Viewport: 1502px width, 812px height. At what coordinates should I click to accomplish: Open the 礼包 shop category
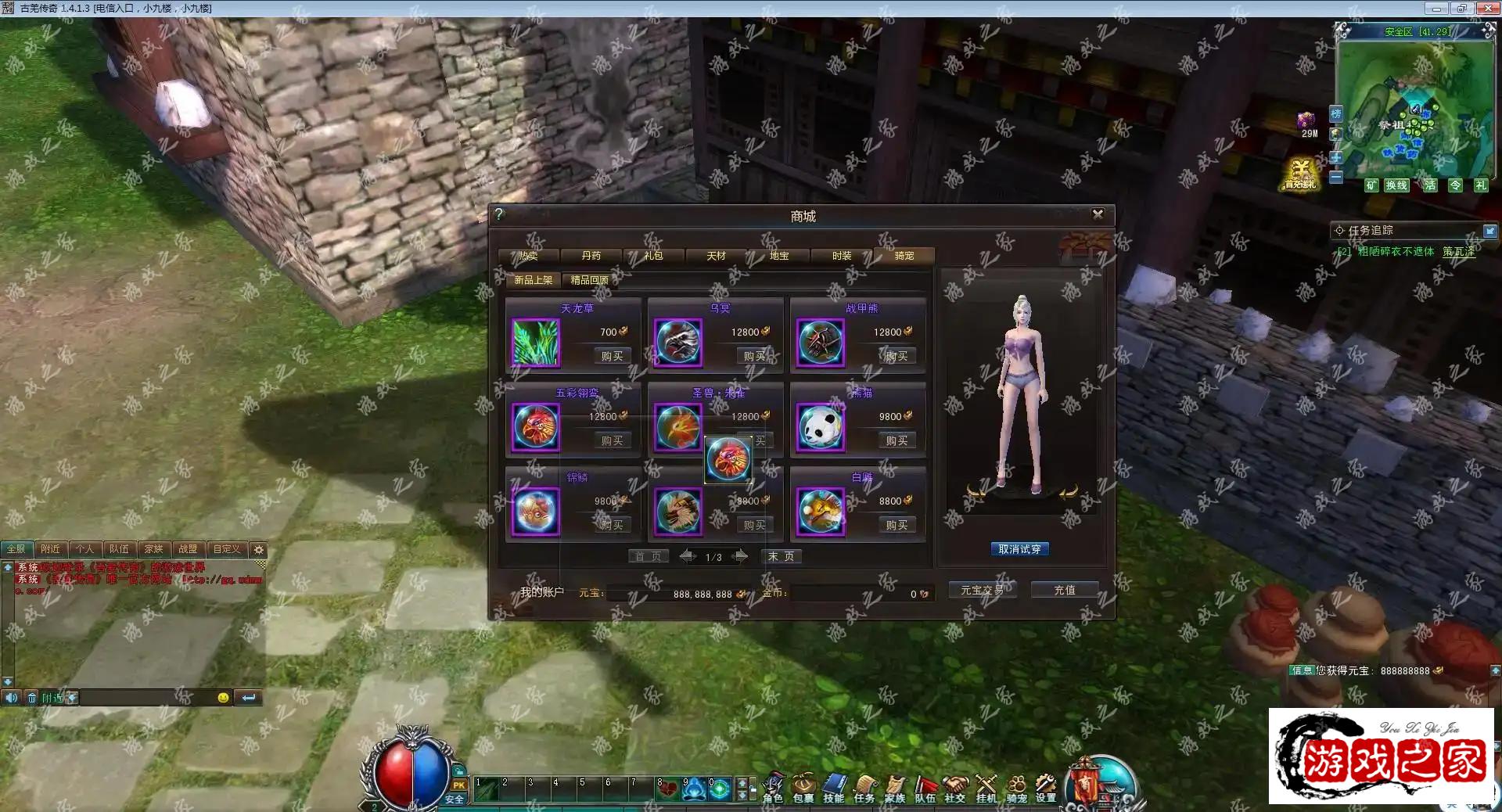click(653, 256)
